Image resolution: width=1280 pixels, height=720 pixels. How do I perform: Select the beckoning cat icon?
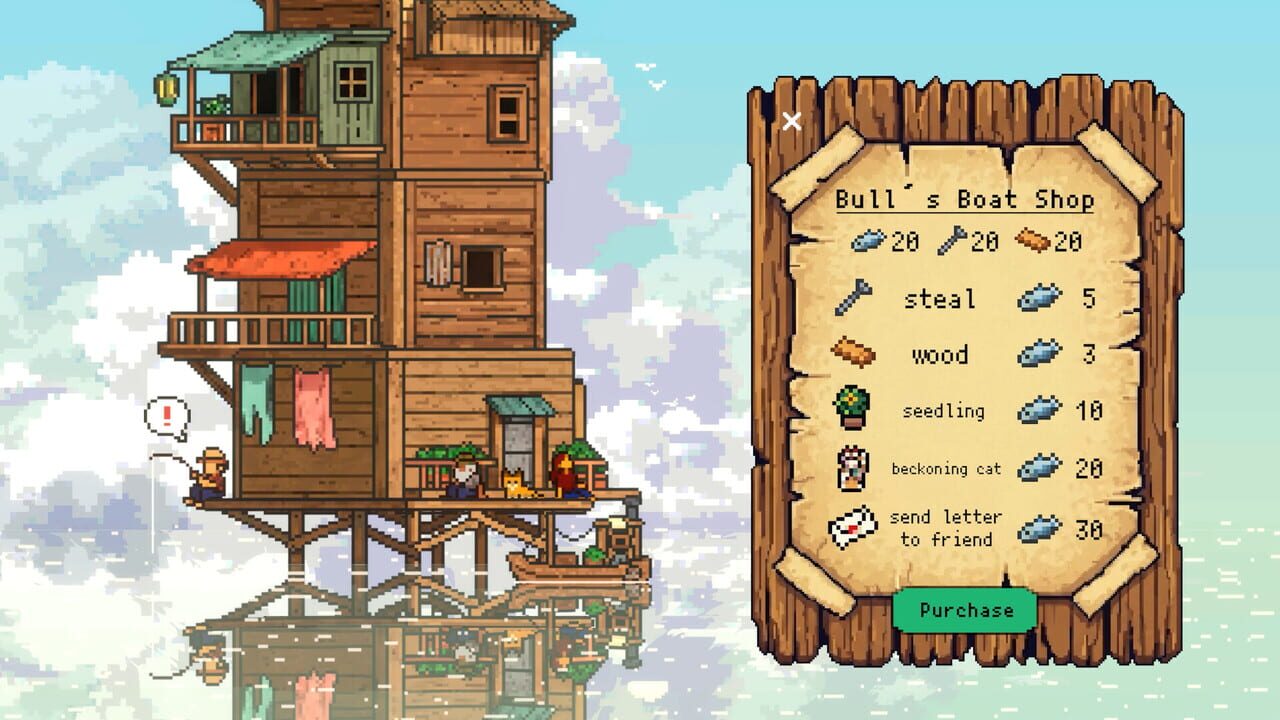(852, 466)
